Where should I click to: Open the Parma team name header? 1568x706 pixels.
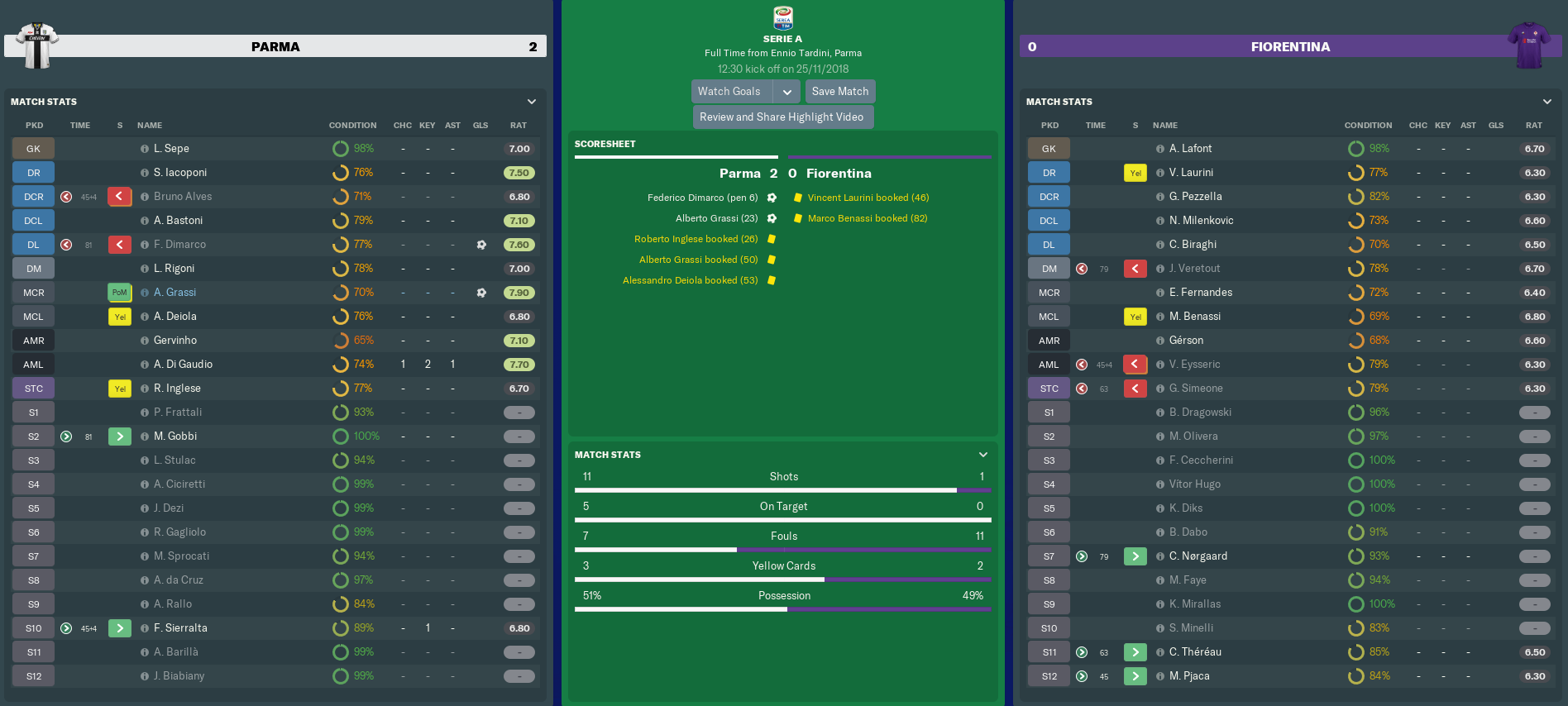coord(275,47)
